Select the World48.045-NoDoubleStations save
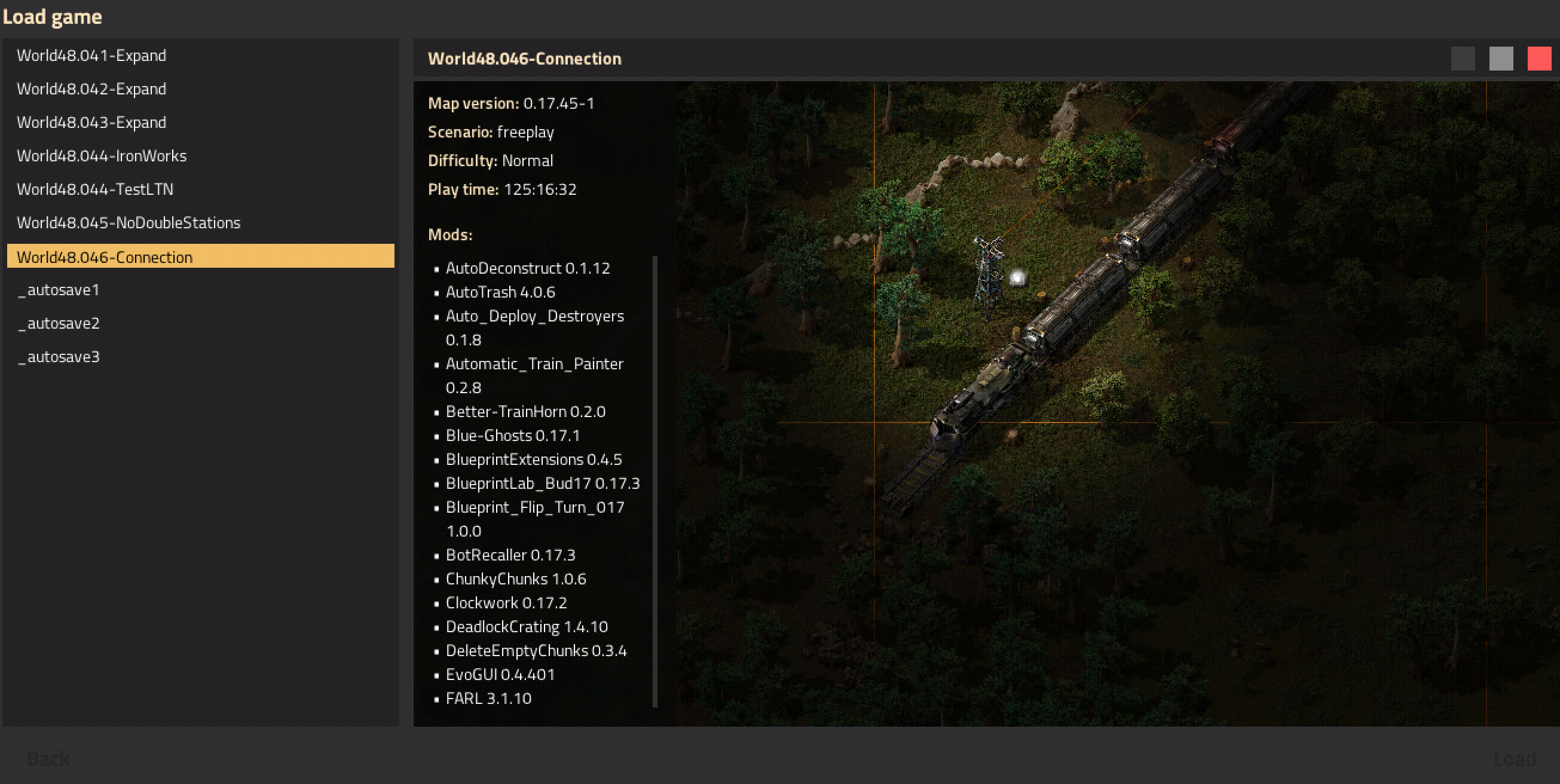 [128, 222]
